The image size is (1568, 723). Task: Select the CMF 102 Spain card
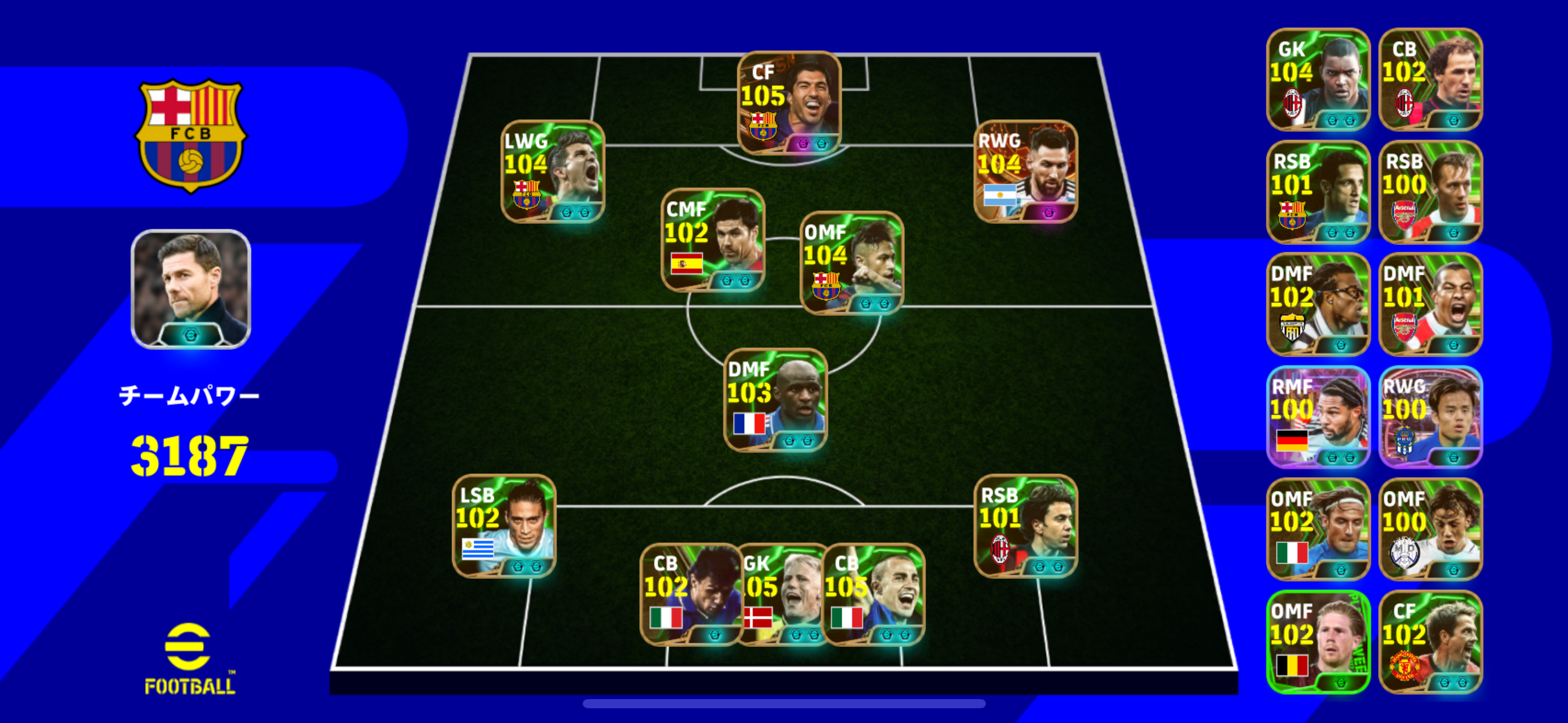click(712, 240)
